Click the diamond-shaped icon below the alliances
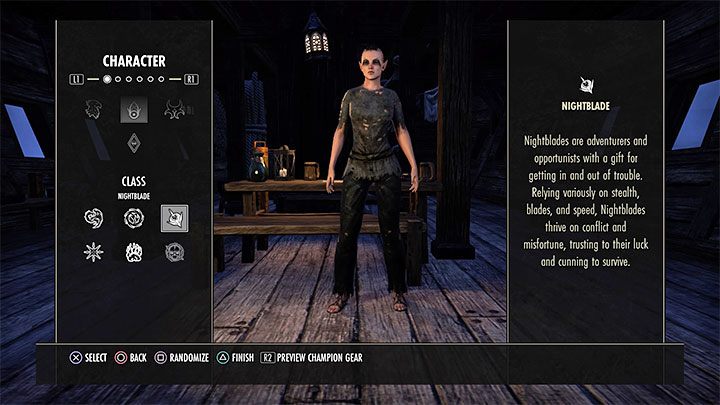The width and height of the screenshot is (720, 405). [133, 143]
